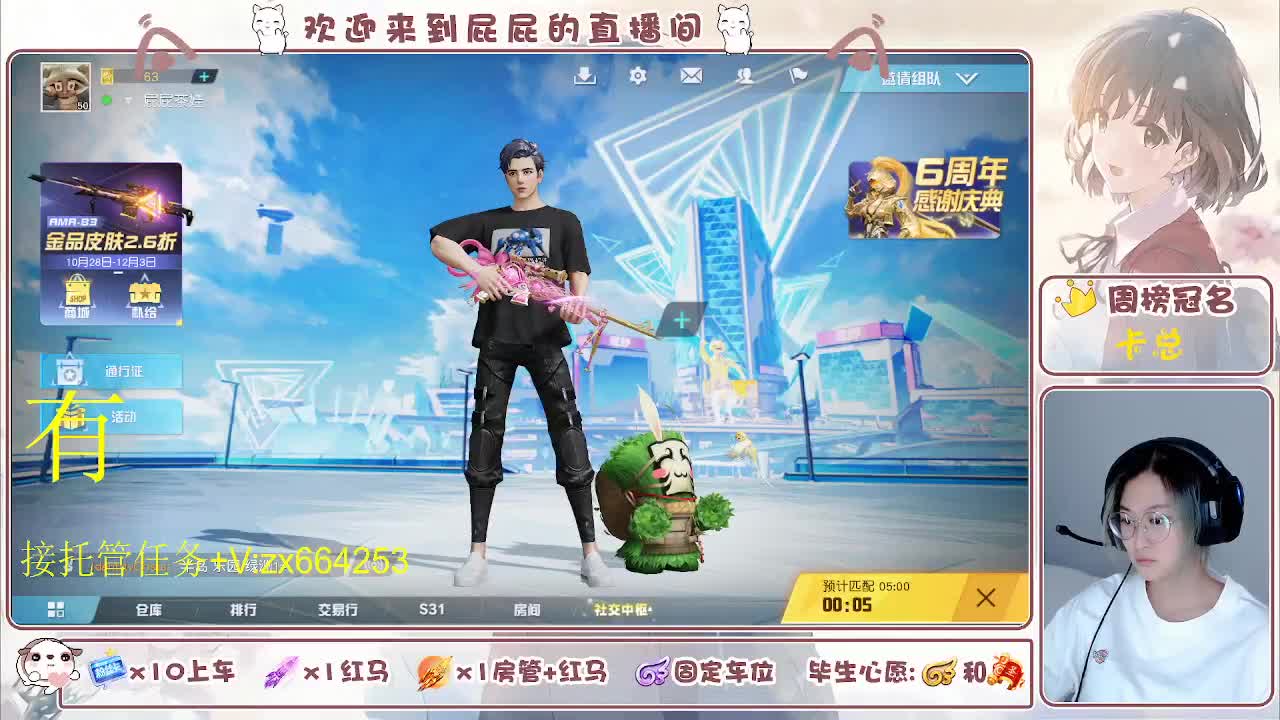Click the player avatar thumbnail
Image resolution: width=1280 pixels, height=720 pixels.
point(63,86)
